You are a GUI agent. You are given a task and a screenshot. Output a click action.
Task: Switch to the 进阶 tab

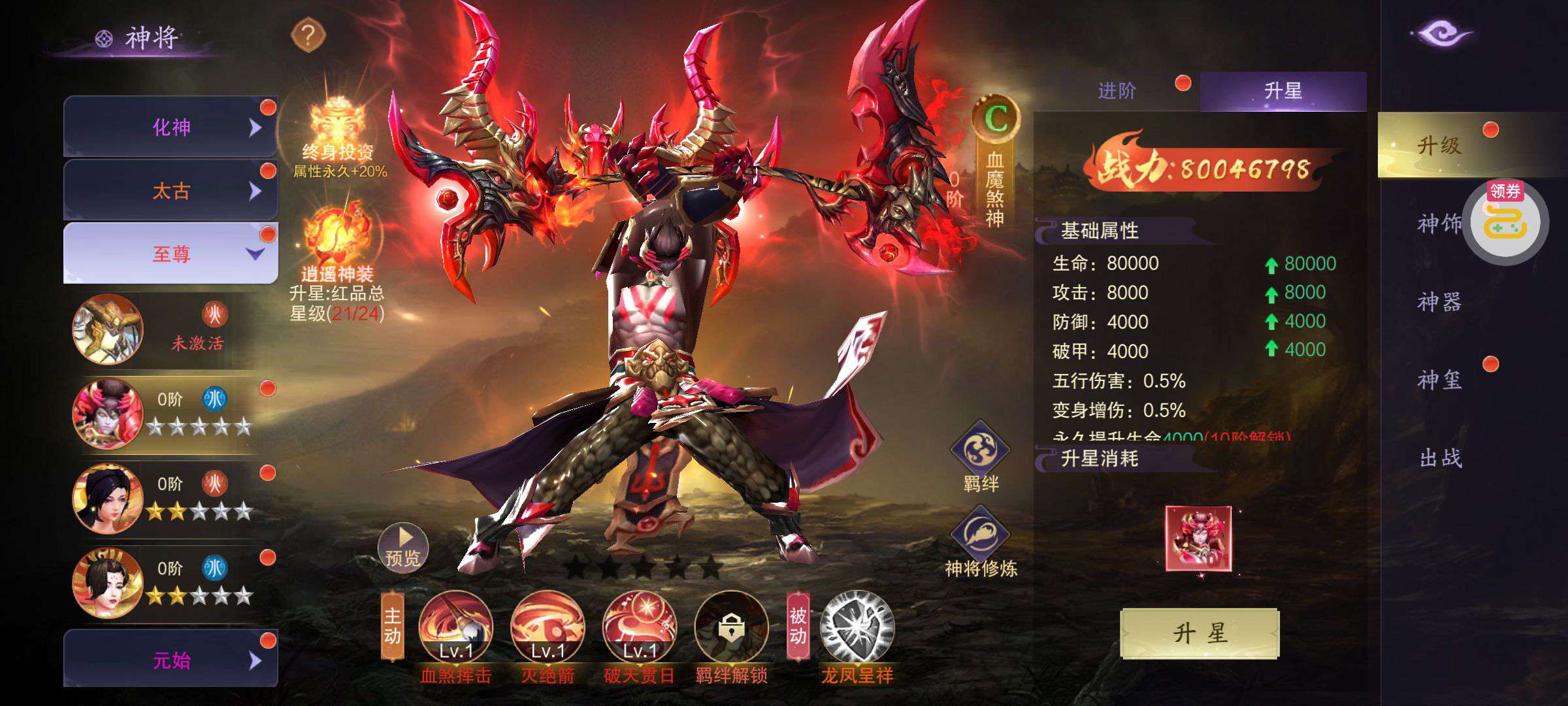[x=1117, y=91]
